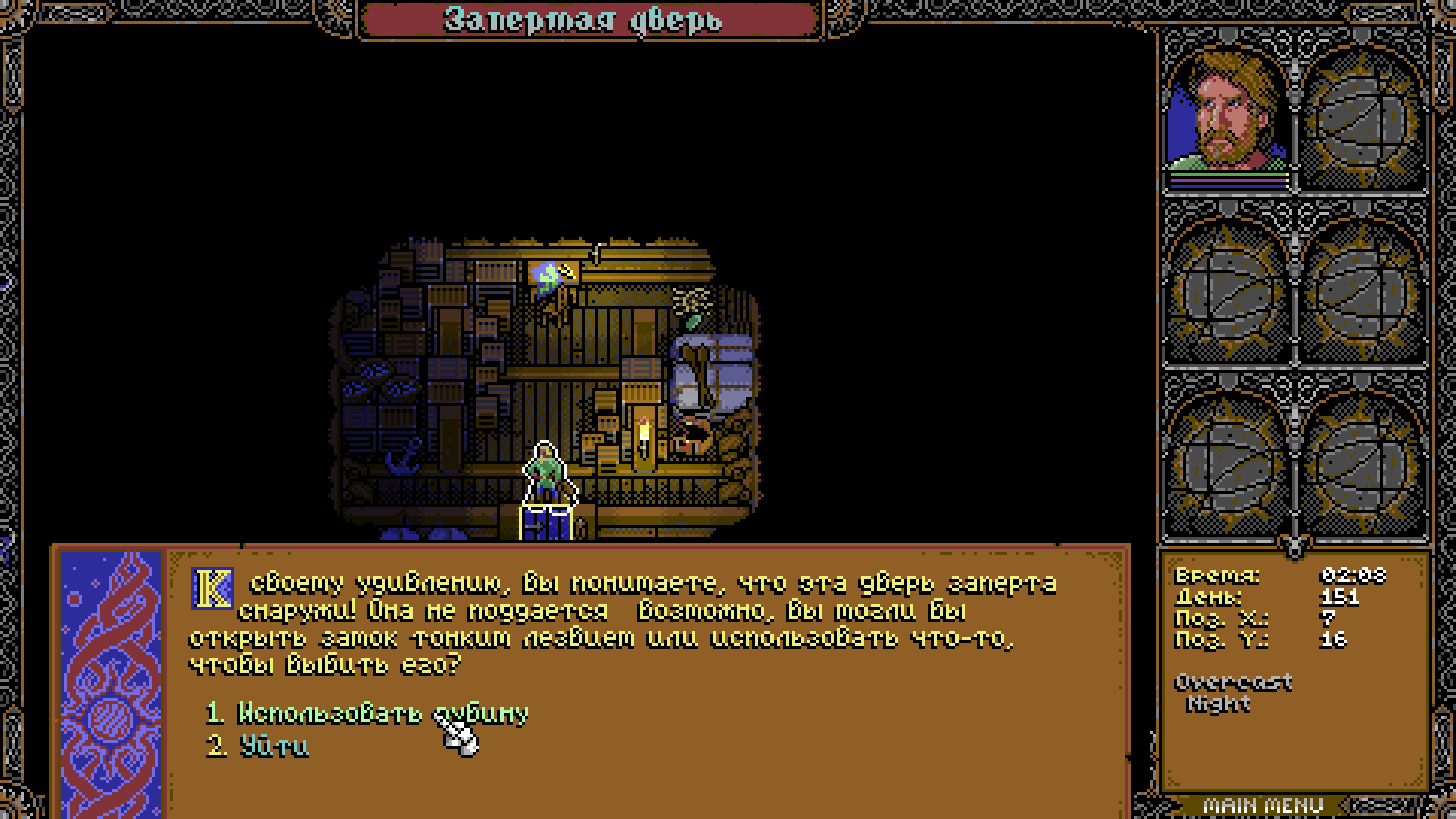Choose the "Использовать дубину" dialogue option
This screenshot has height=819, width=1456.
(x=367, y=713)
